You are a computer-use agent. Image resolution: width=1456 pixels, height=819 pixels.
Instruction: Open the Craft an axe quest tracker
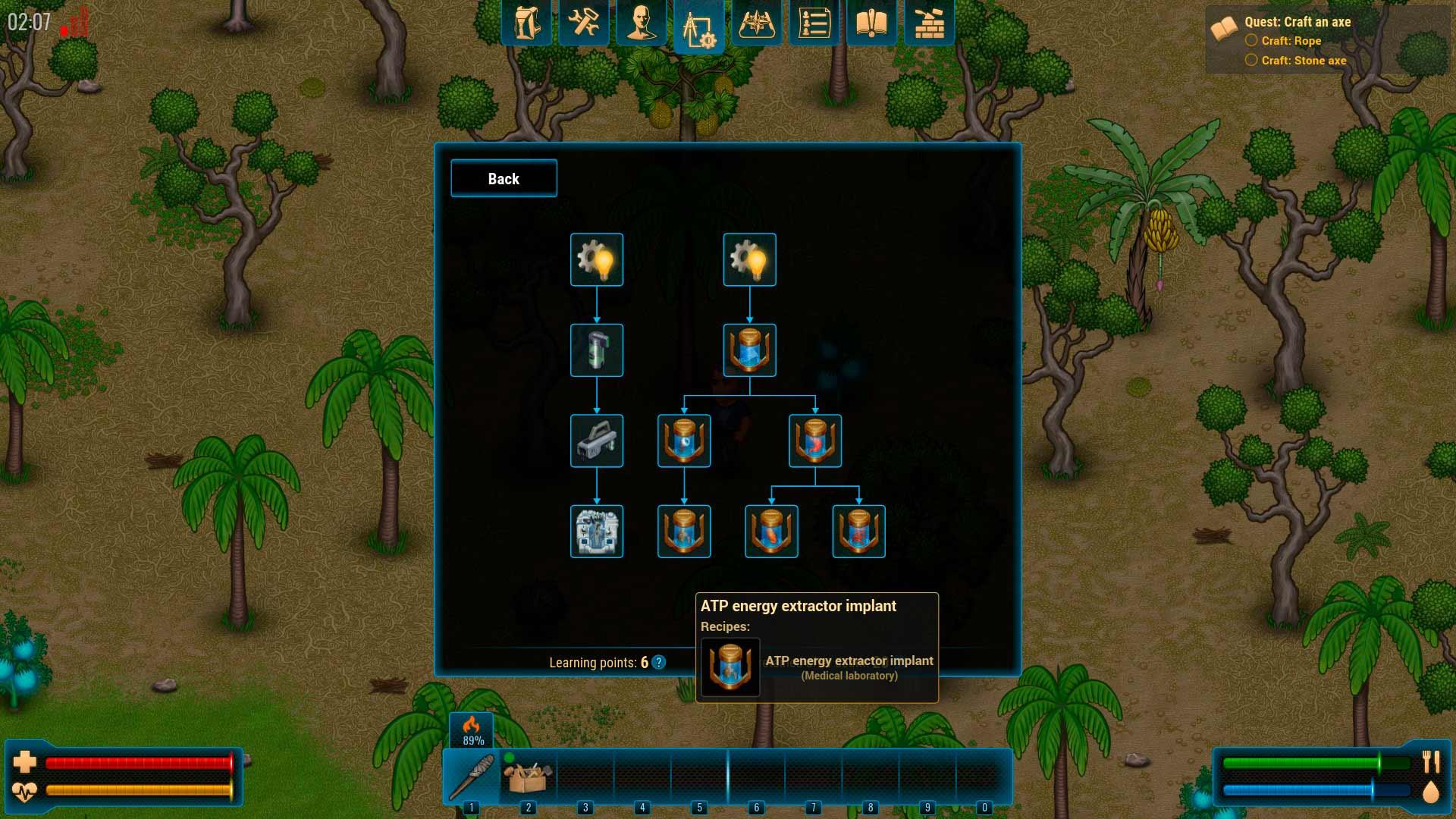click(1297, 22)
